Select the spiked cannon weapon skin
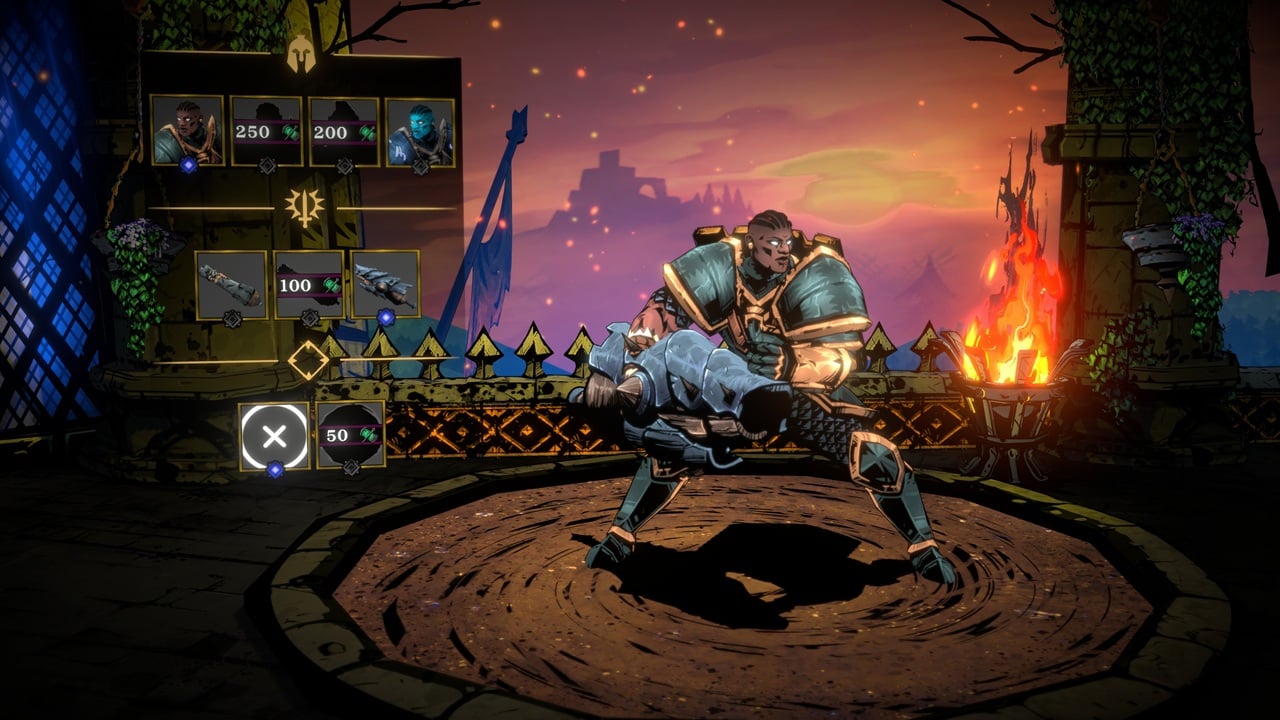The height and width of the screenshot is (720, 1280). point(385,285)
